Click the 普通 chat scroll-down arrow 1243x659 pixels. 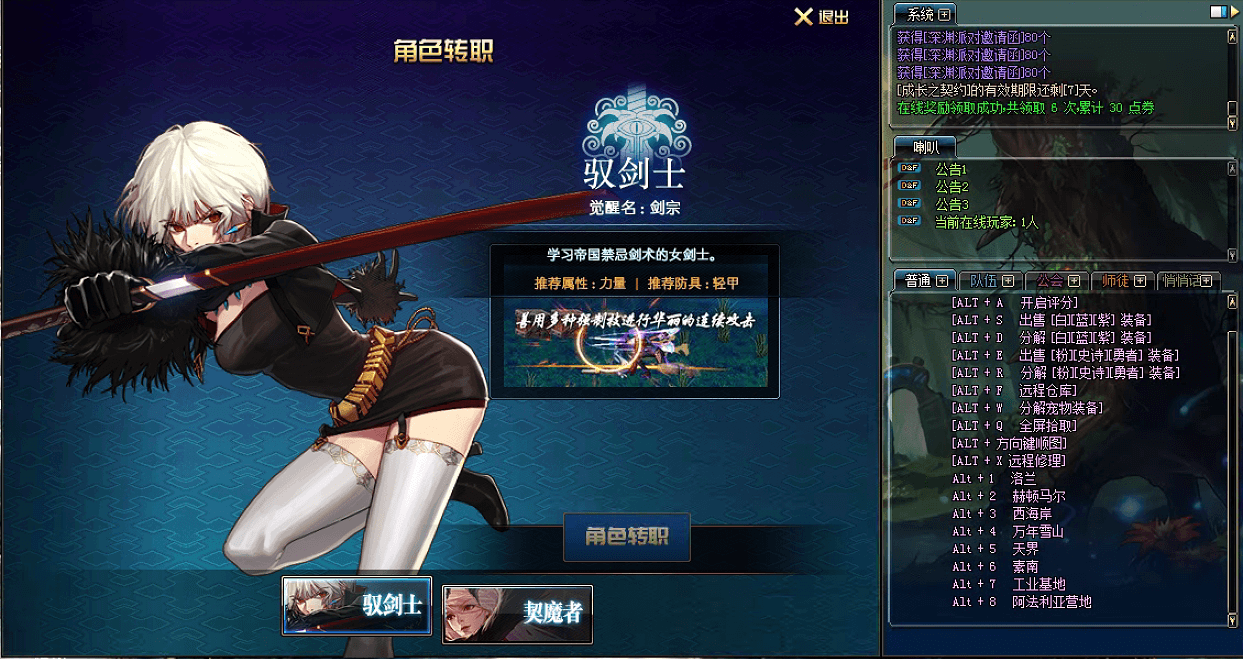pos(1232,620)
